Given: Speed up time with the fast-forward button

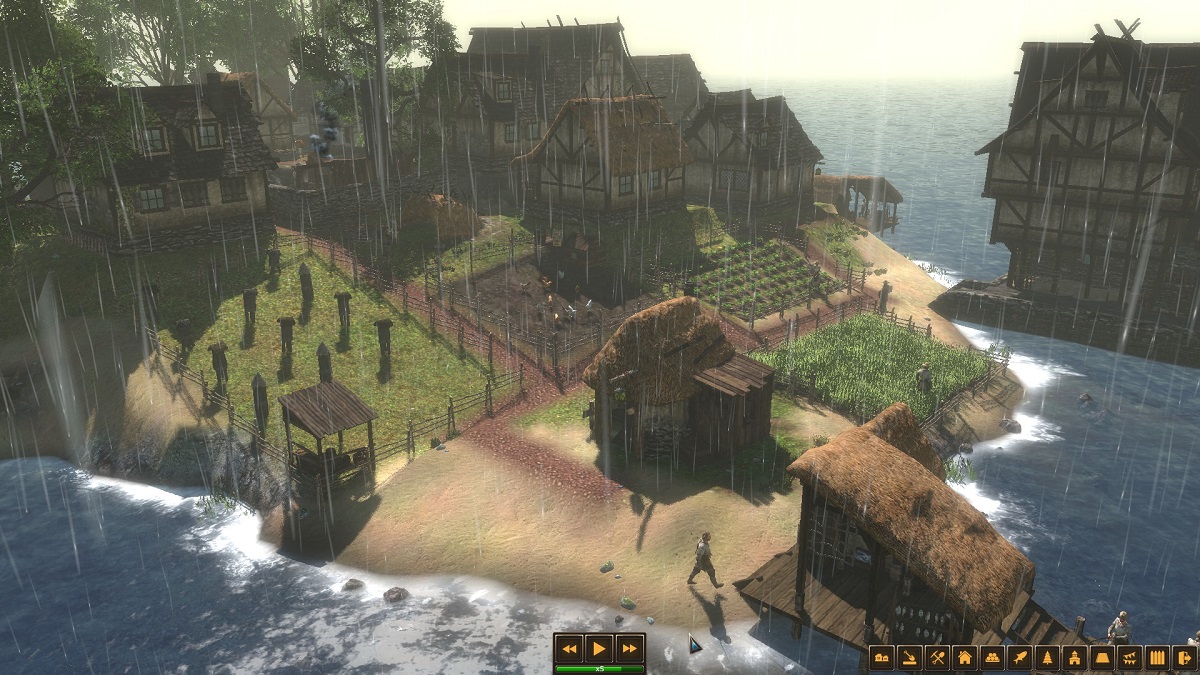Looking at the screenshot, I should pyautogui.click(x=629, y=648).
